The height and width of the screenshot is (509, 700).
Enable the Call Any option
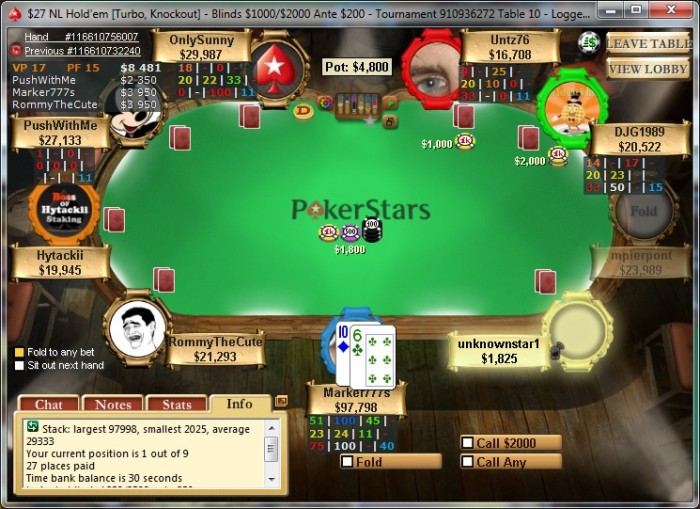click(467, 462)
